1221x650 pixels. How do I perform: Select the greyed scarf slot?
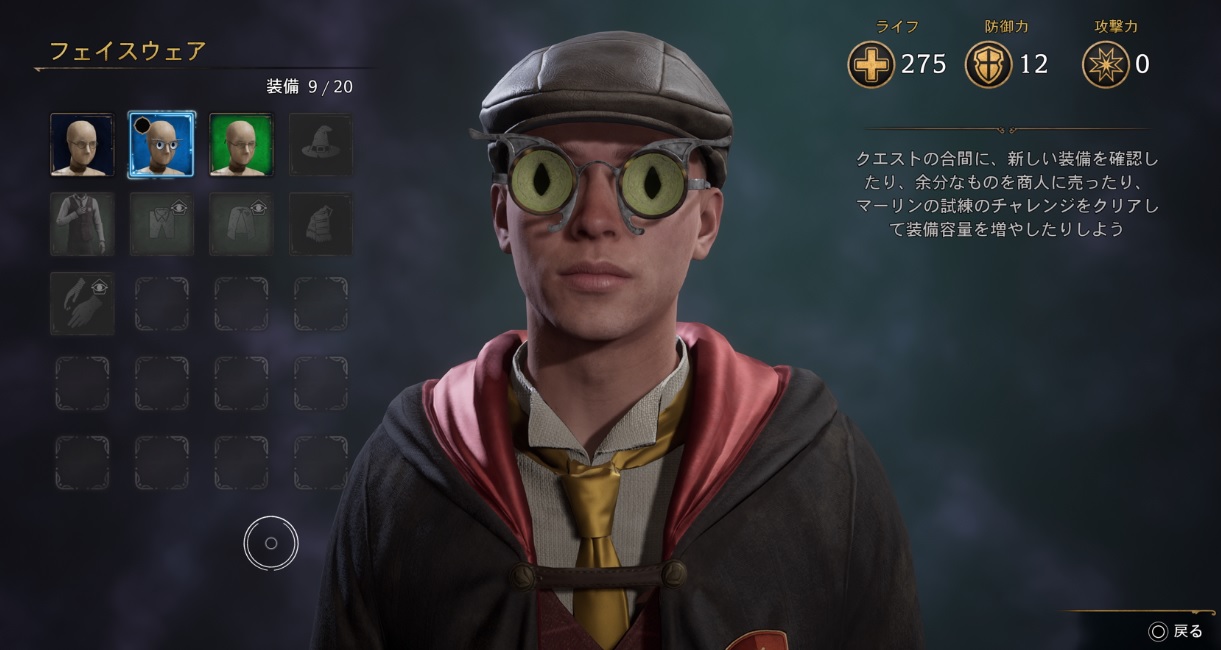pyautogui.click(x=321, y=224)
